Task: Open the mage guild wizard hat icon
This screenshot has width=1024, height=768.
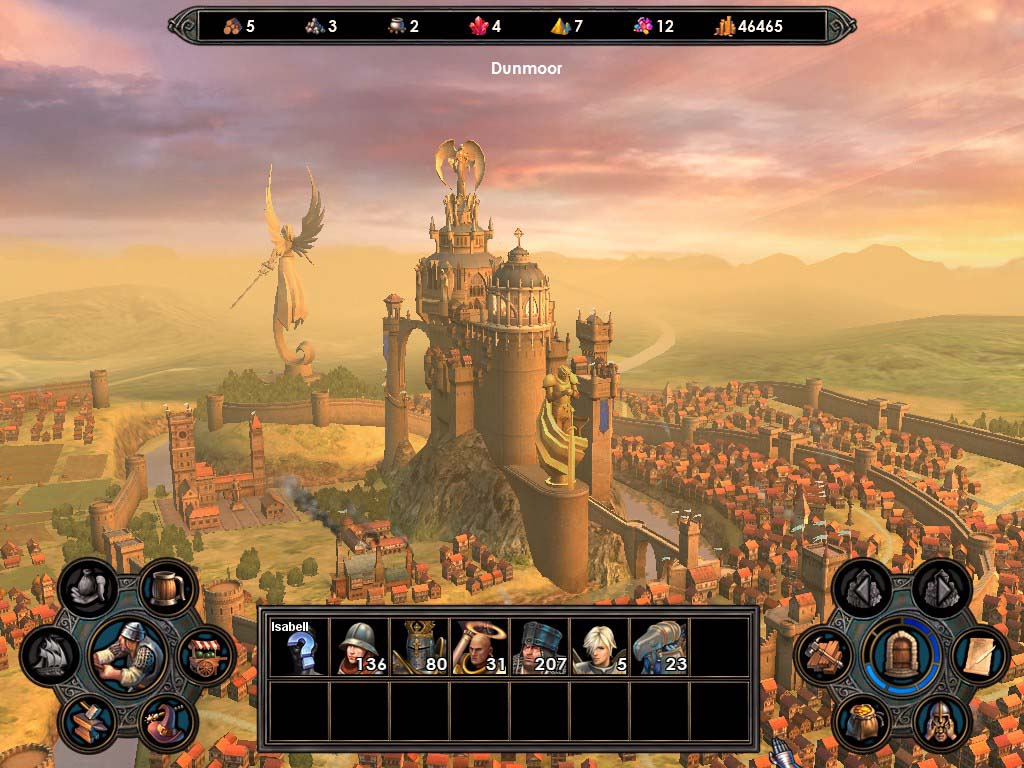Action: (x=167, y=722)
